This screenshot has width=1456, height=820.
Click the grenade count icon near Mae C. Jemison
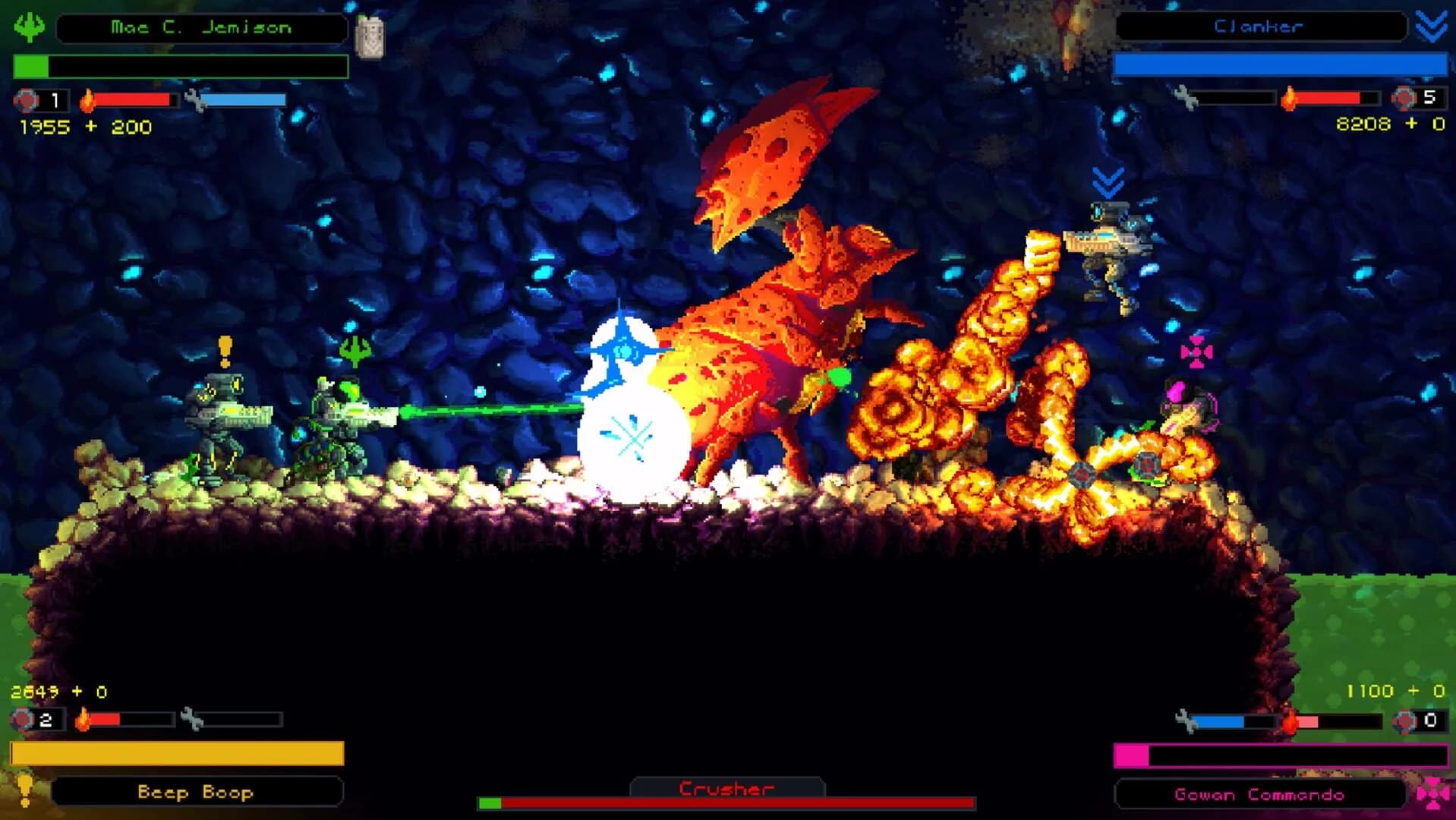click(x=25, y=98)
